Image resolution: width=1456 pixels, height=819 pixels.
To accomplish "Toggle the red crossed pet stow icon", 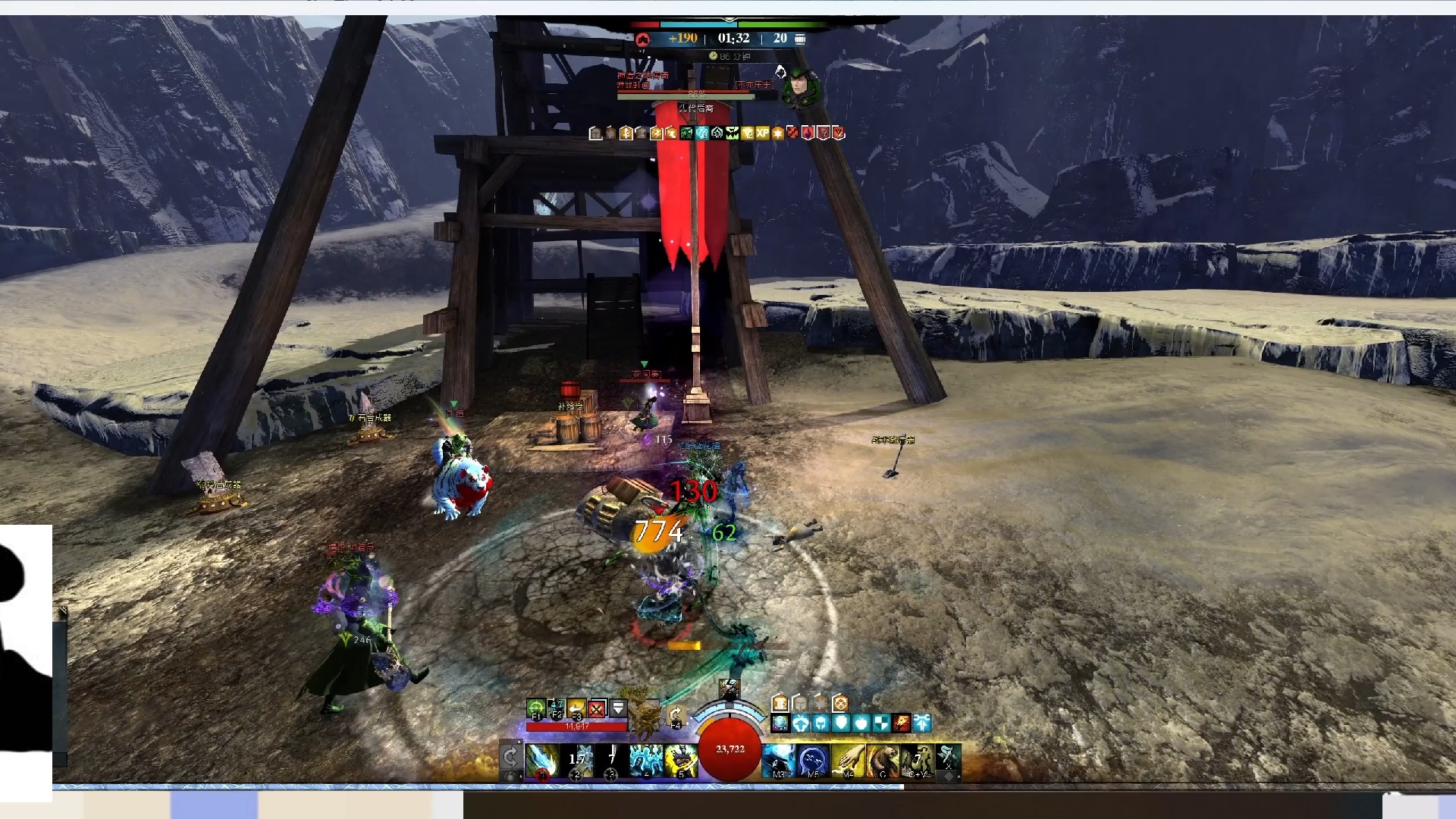I will pos(598,709).
